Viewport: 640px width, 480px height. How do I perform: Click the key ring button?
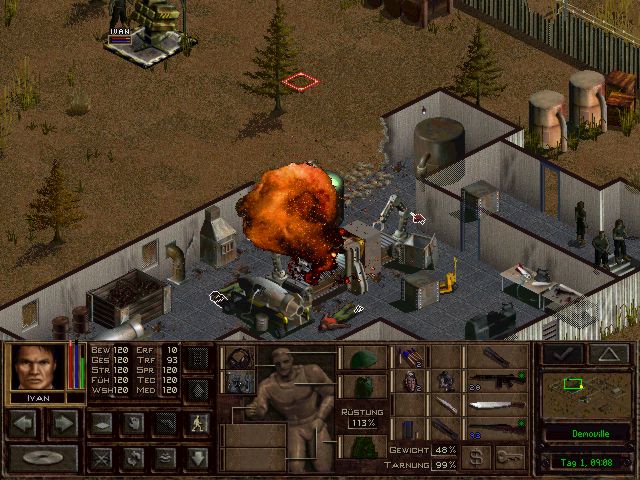coord(514,457)
